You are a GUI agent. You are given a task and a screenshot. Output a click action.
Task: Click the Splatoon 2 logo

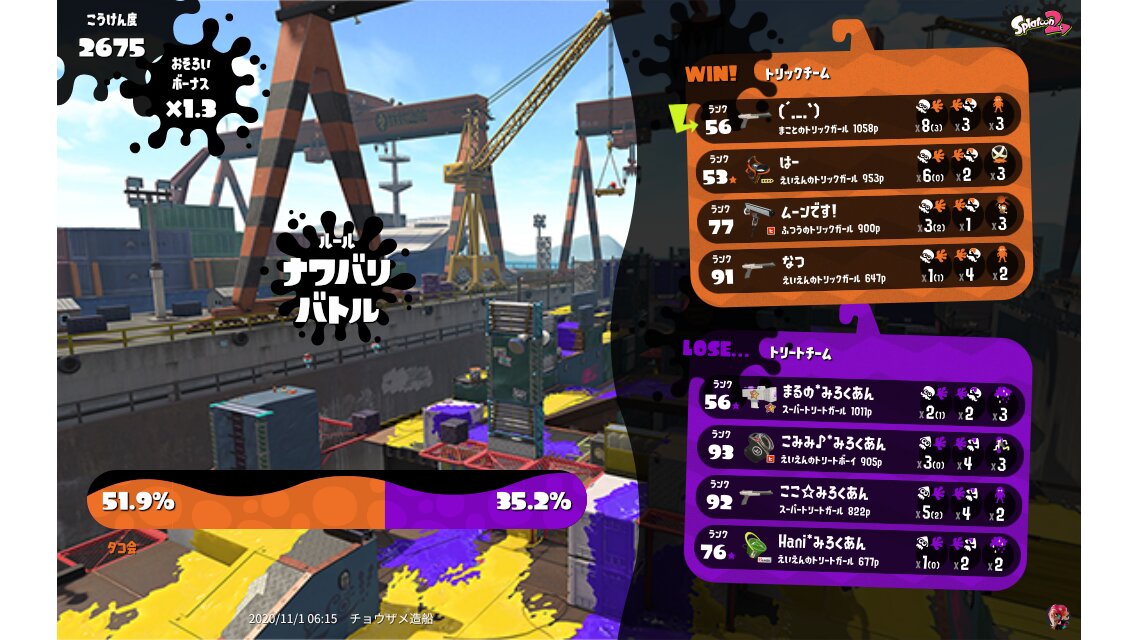(x=1040, y=23)
